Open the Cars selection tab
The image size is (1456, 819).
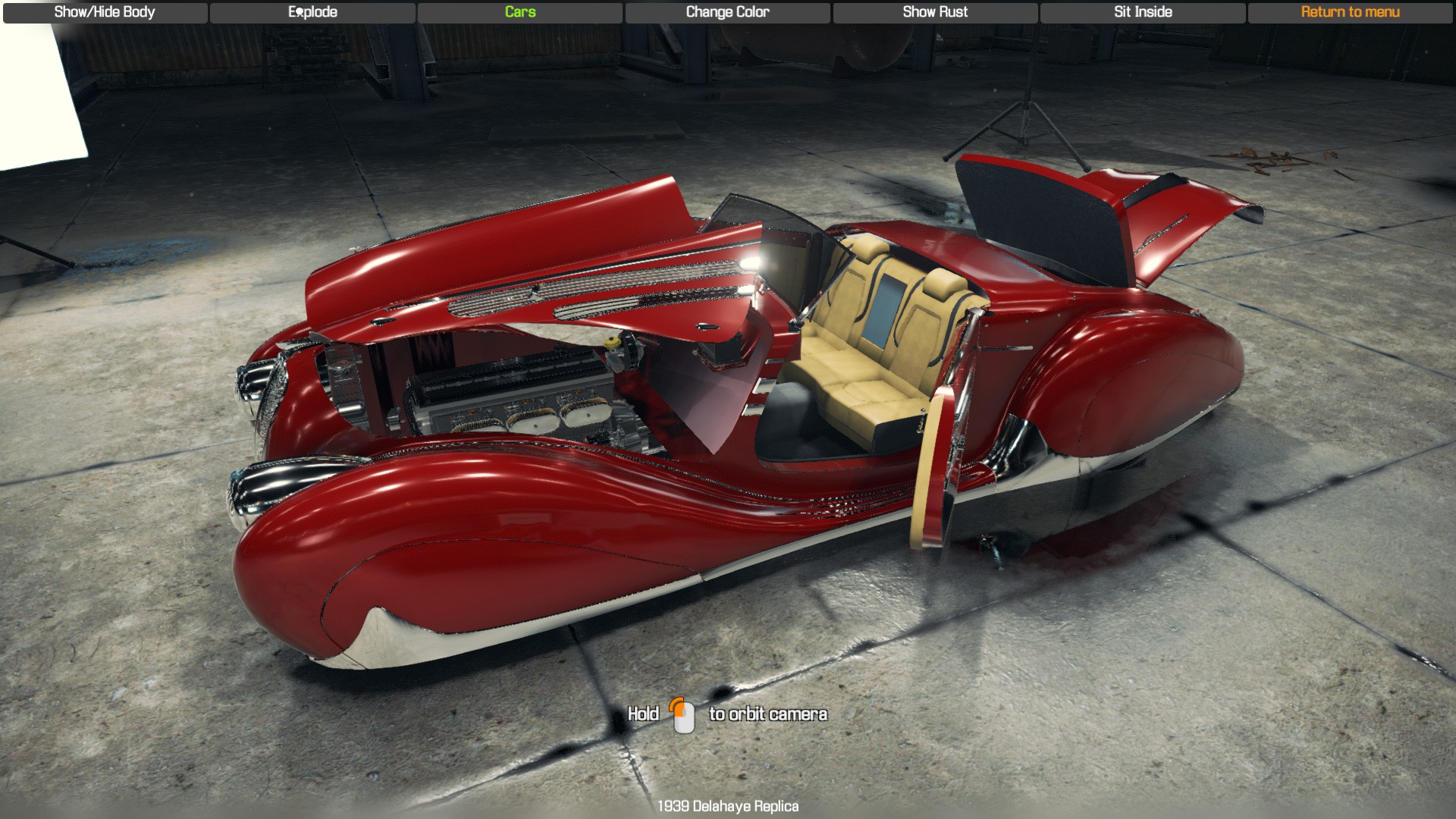[x=519, y=12]
